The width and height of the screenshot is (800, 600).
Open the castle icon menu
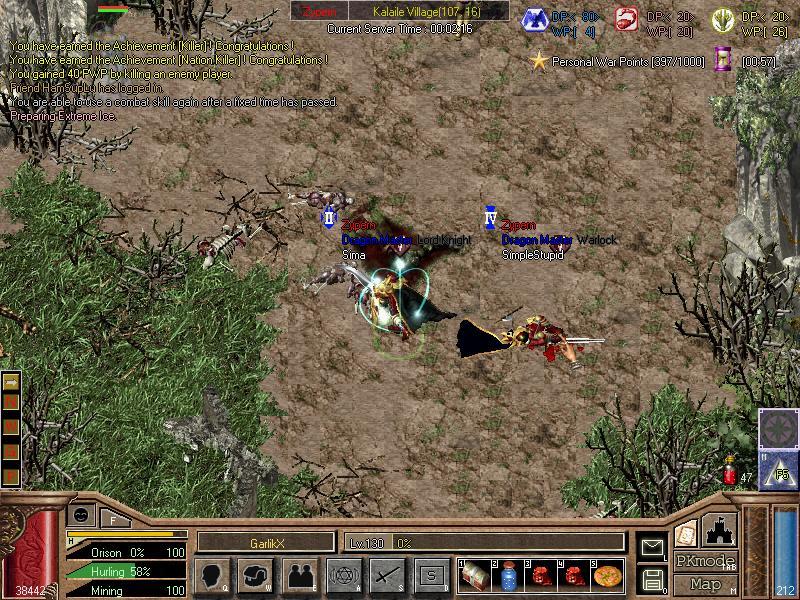point(721,530)
